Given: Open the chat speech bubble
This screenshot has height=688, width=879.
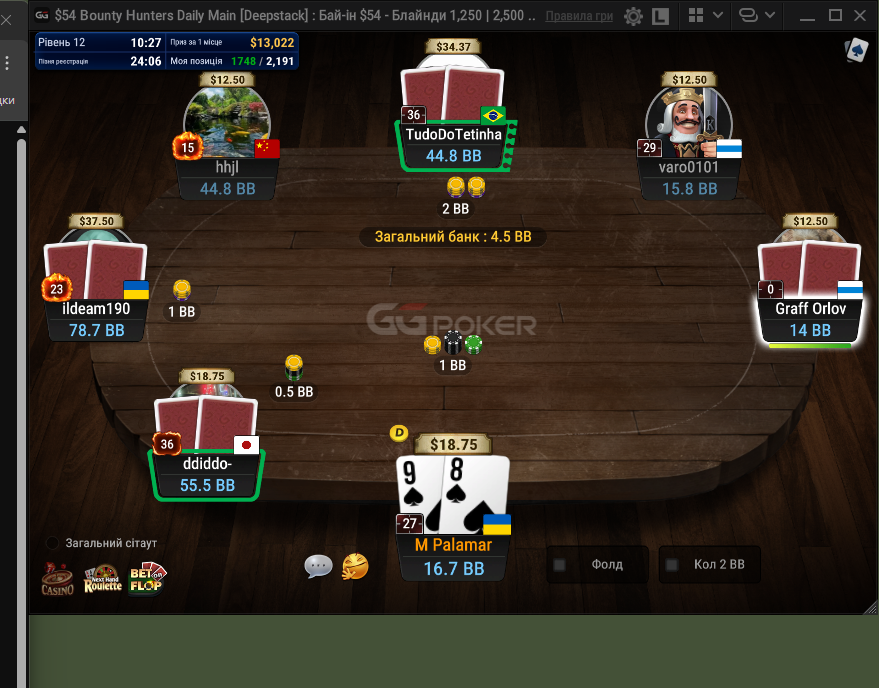Looking at the screenshot, I should pos(318,567).
